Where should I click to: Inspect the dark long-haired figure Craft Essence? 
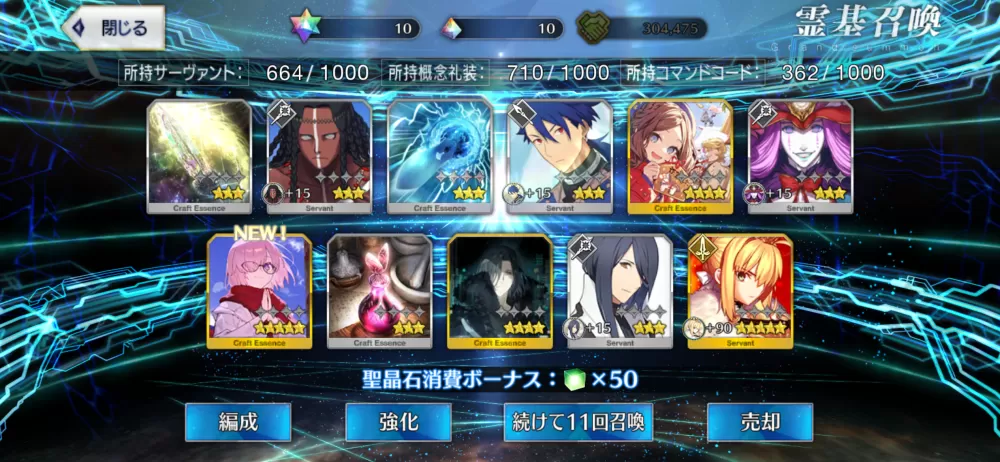pyautogui.click(x=499, y=291)
